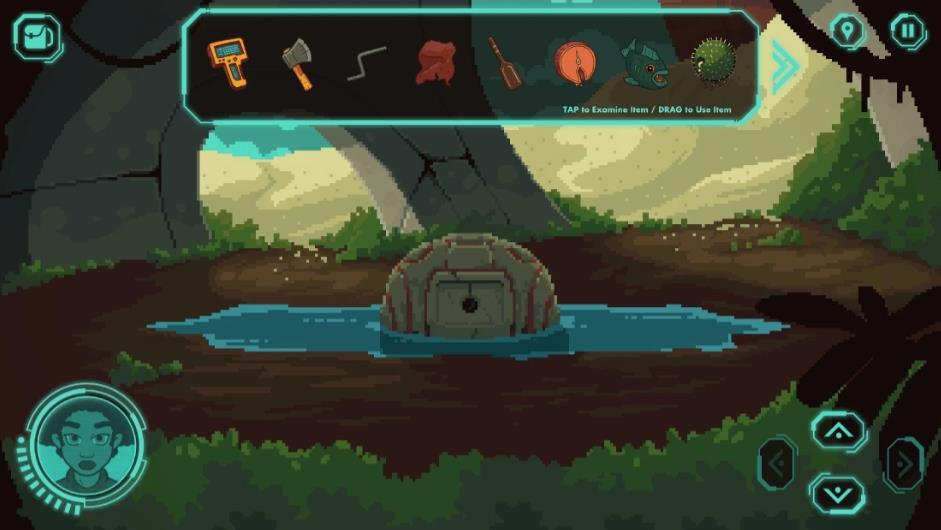
Task: Go back with the down arrow
Action: [x=838, y=493]
